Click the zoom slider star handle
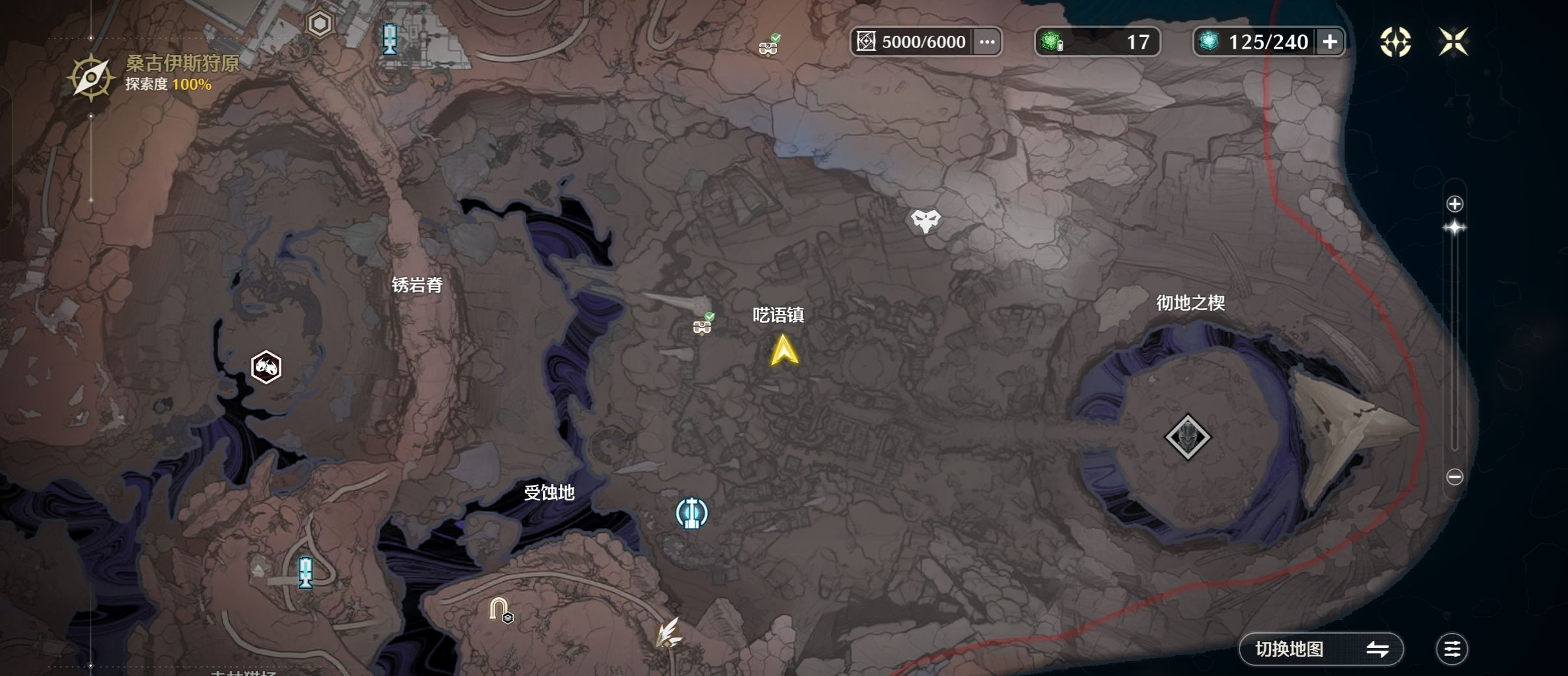The height and width of the screenshot is (676, 1568). (x=1454, y=228)
